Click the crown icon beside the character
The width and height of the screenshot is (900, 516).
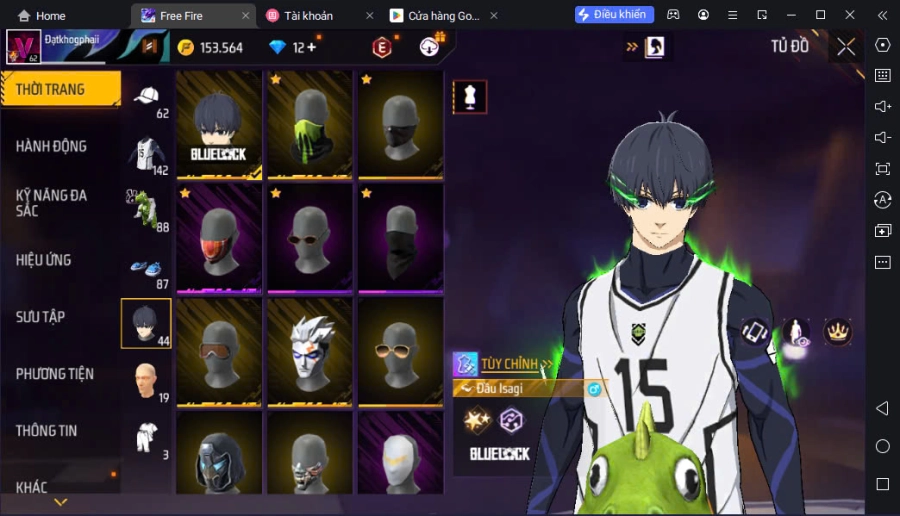(x=836, y=331)
